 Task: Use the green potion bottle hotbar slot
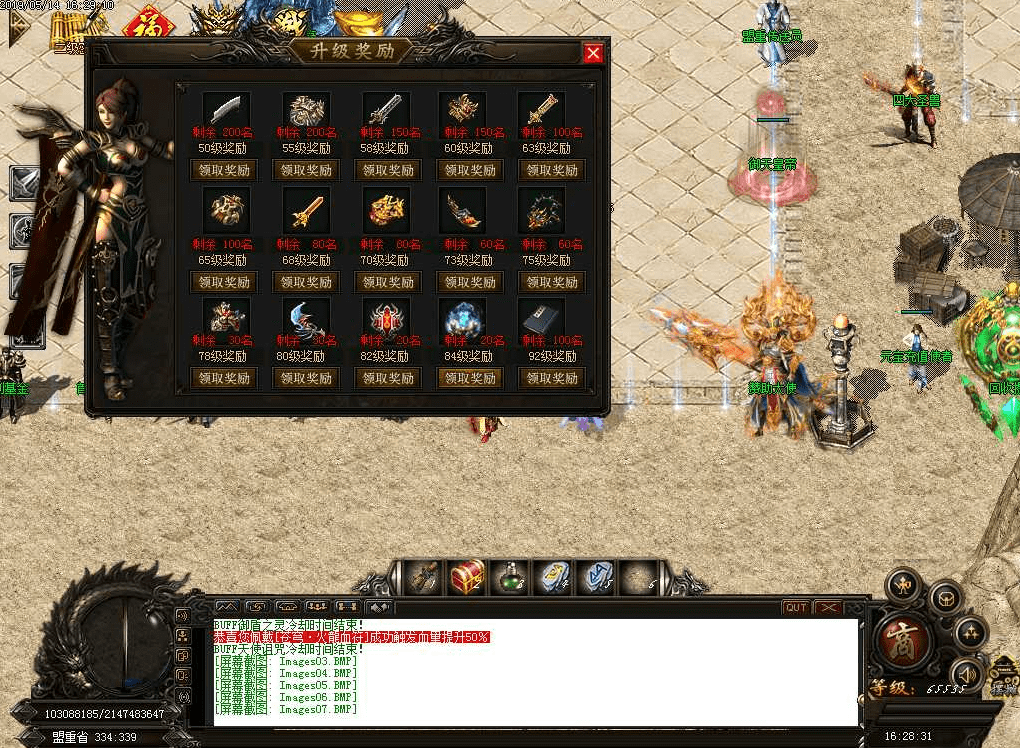click(509, 577)
